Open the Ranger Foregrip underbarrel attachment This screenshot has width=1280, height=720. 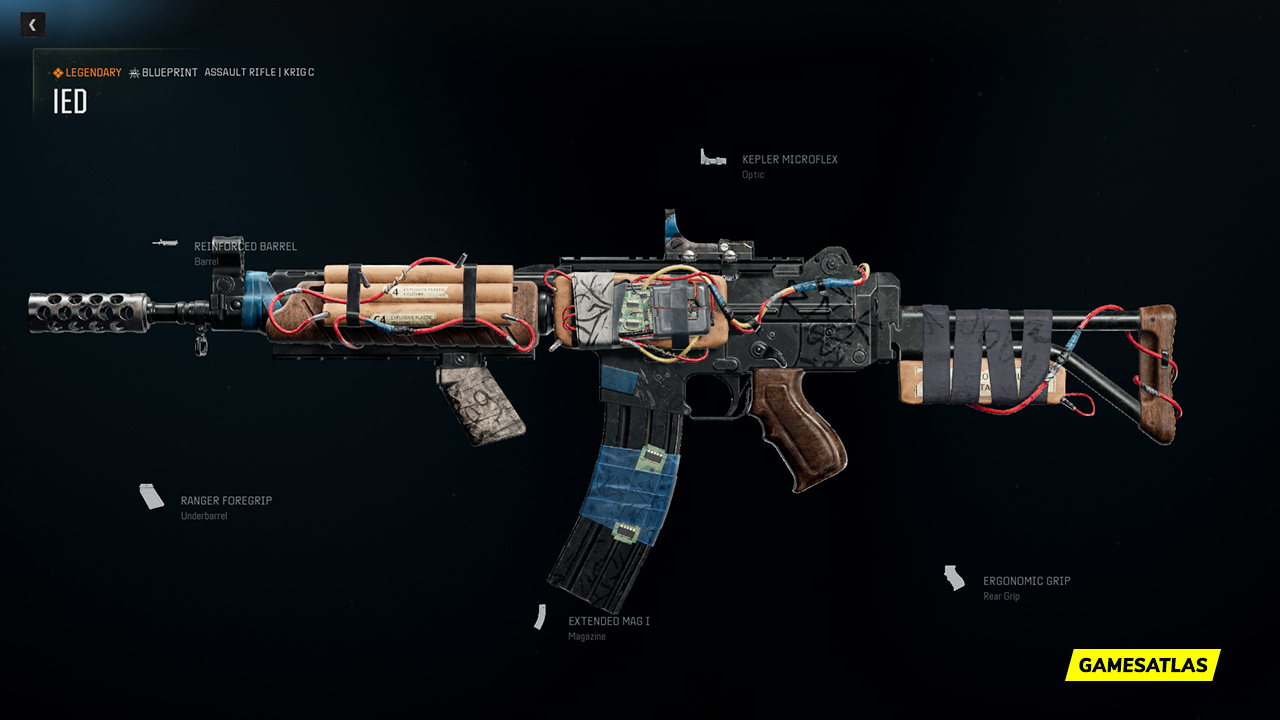[x=225, y=501]
